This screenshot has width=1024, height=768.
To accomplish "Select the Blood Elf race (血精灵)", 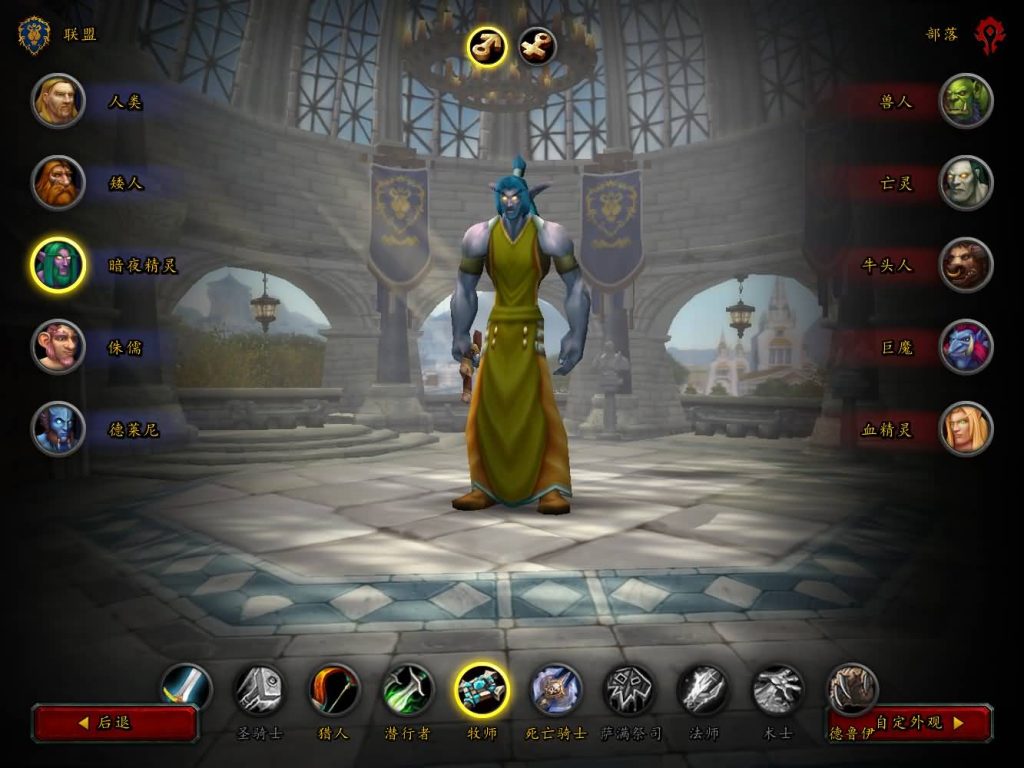I will [966, 429].
